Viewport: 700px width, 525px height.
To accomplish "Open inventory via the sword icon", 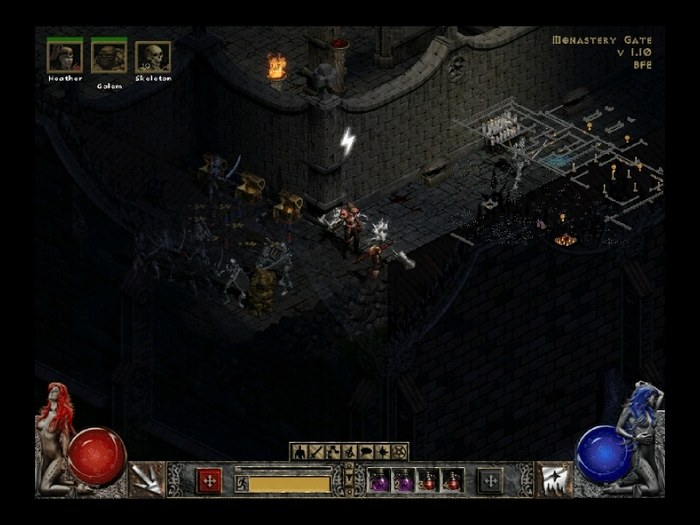I will (317, 452).
